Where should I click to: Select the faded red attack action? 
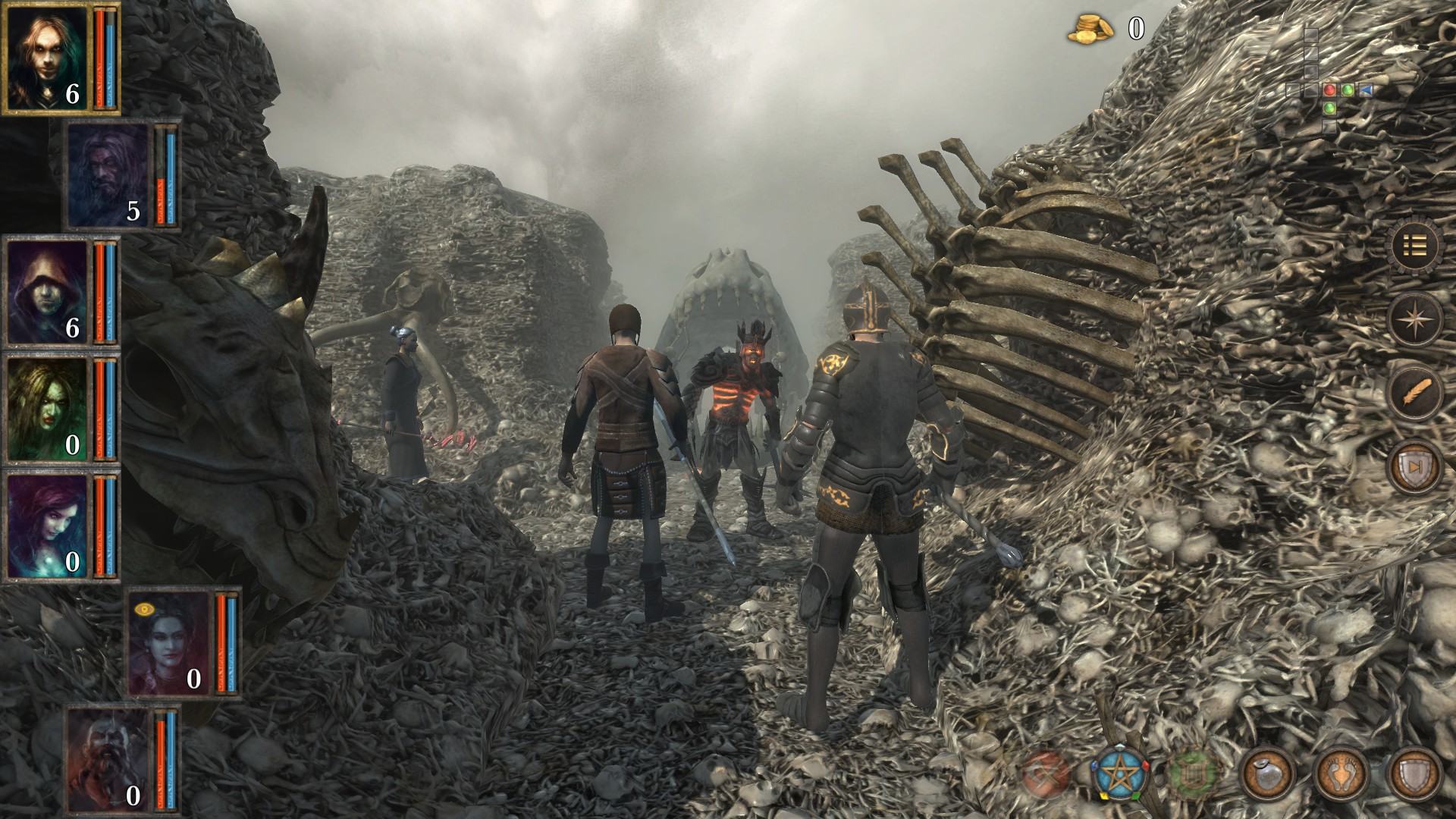pyautogui.click(x=1046, y=773)
